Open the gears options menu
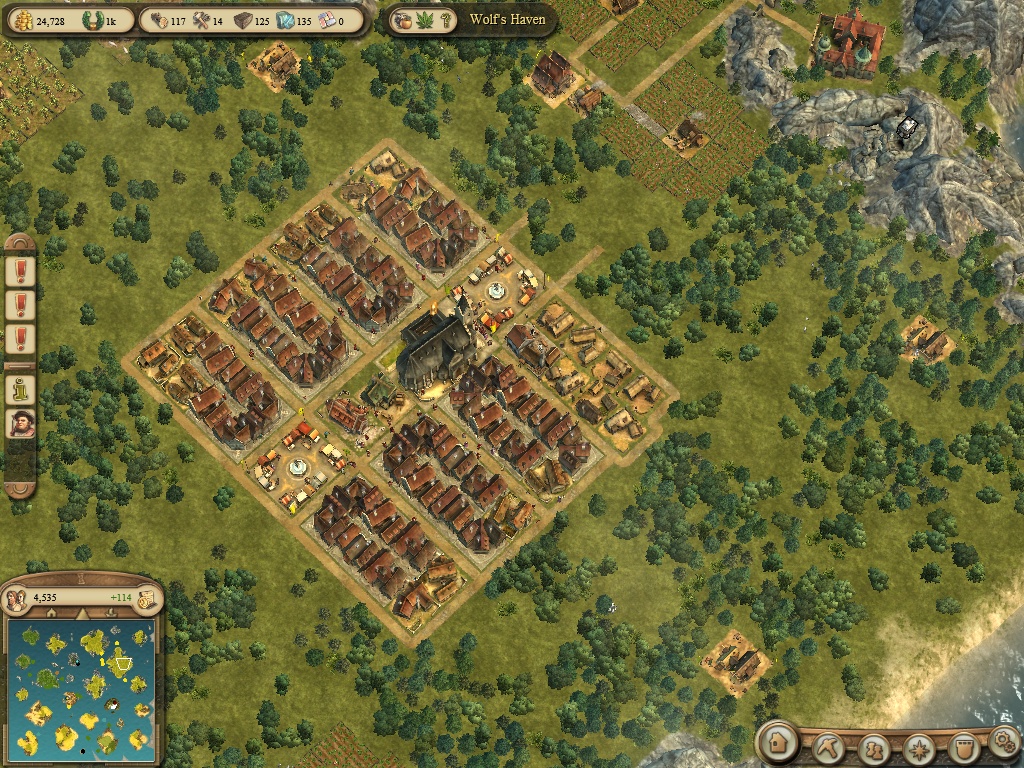1024x768 pixels. click(x=1004, y=742)
